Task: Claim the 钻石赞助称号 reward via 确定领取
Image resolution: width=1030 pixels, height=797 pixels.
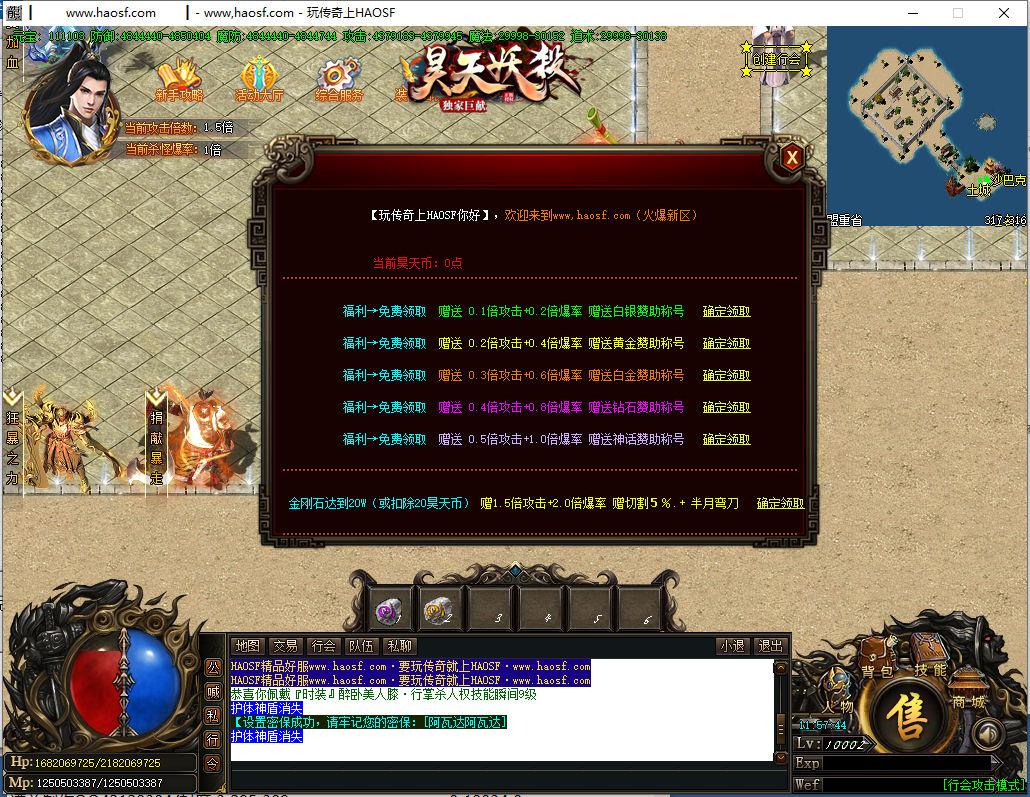Action: [x=726, y=408]
